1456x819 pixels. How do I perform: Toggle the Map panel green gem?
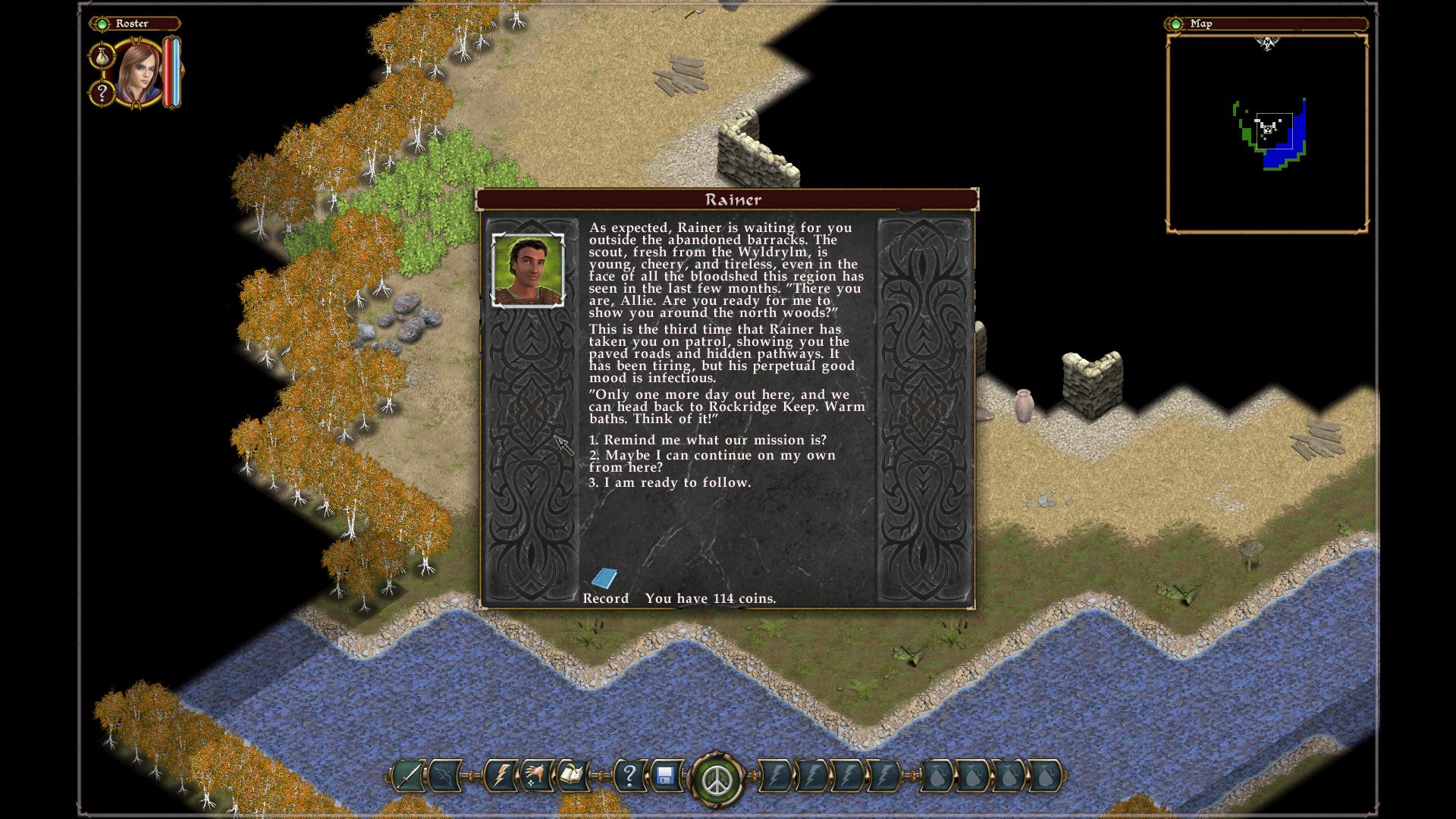pyautogui.click(x=1175, y=24)
